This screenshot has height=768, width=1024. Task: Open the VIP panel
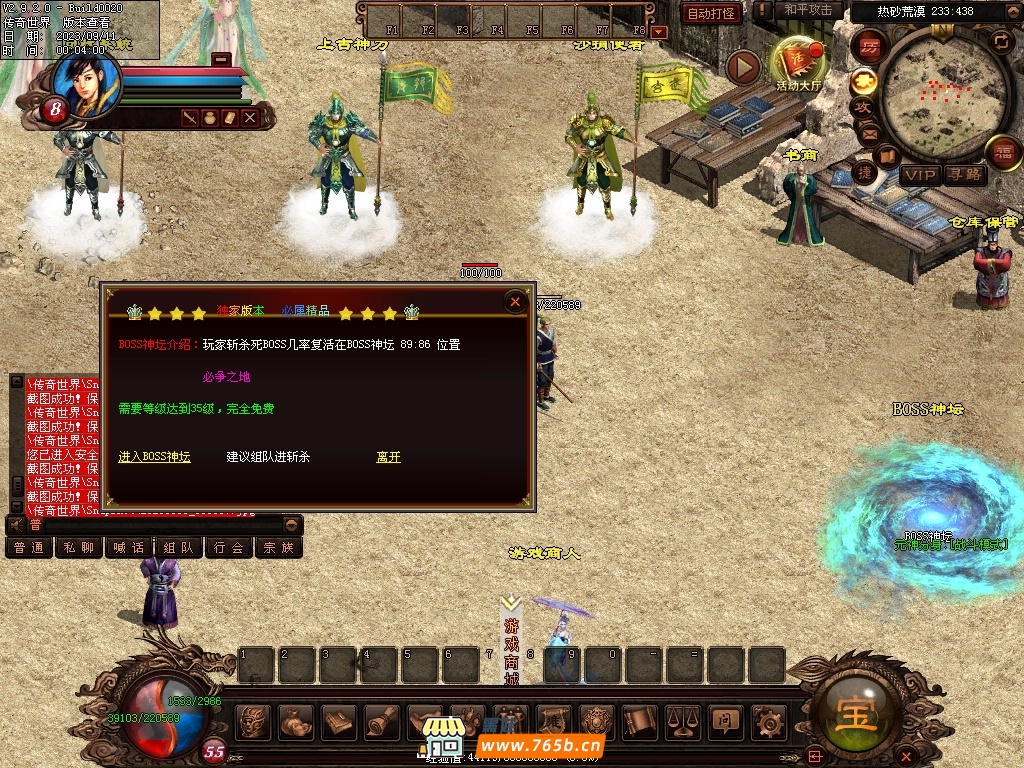coord(920,175)
